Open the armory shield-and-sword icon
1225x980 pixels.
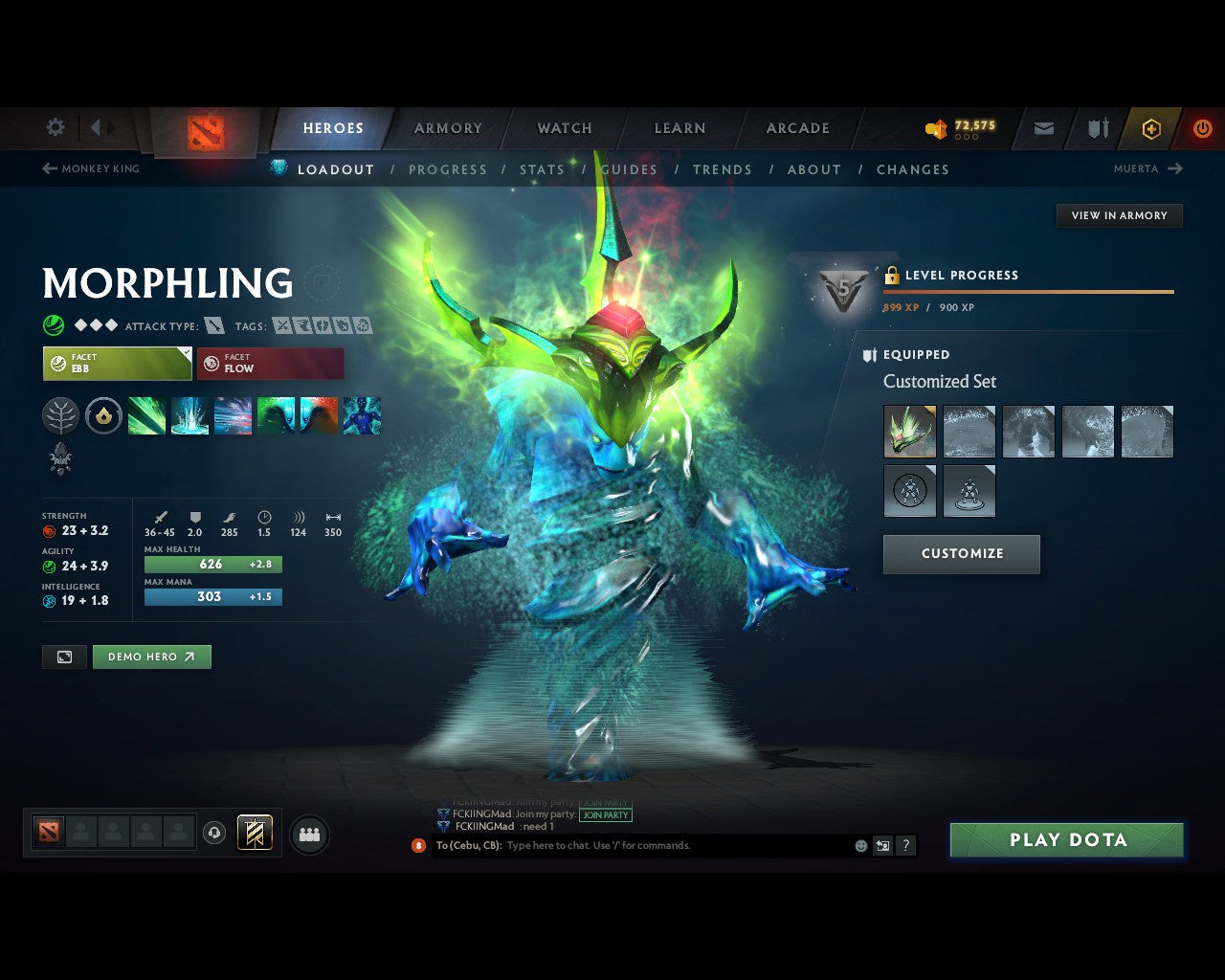click(1096, 127)
